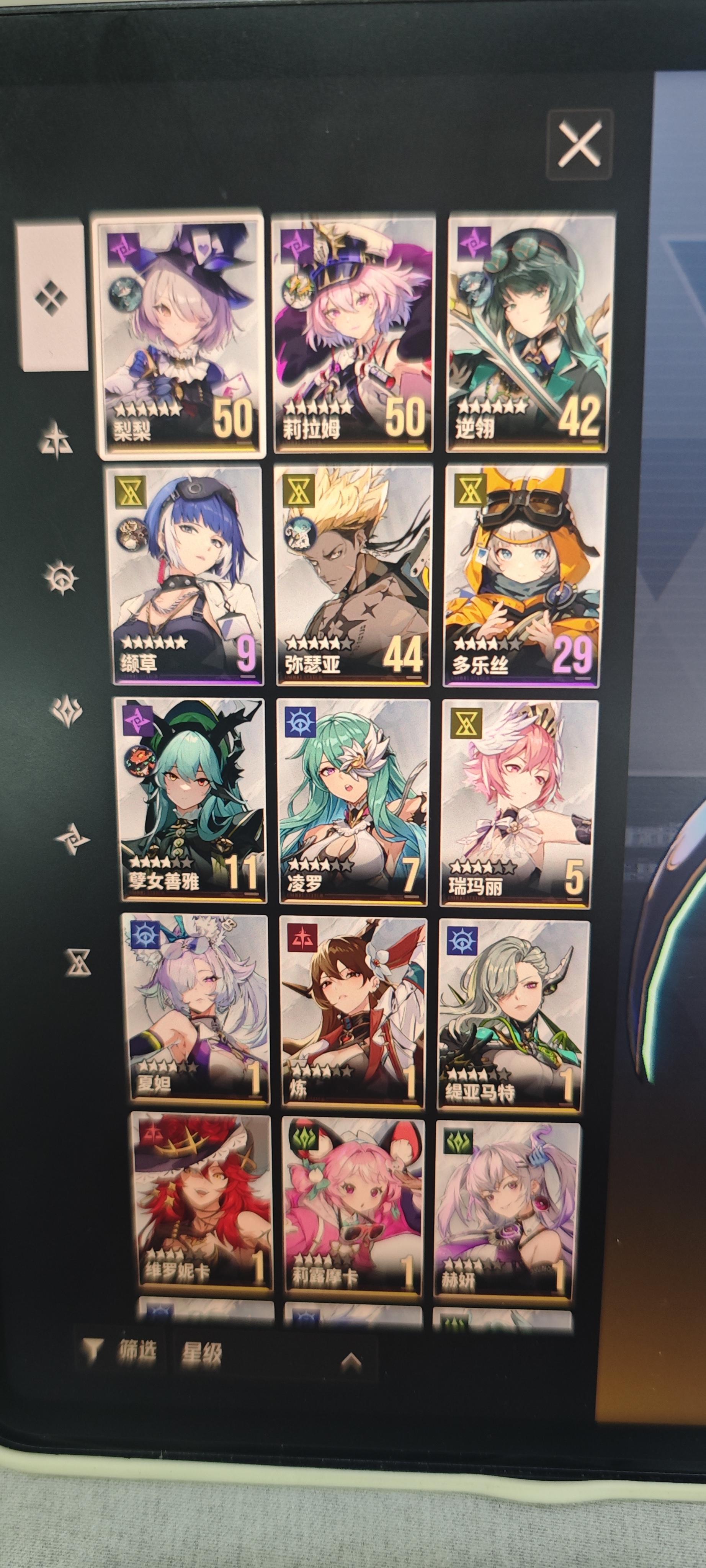Screen dimensions: 706x1568
Task: Tap the element icon on 梨梨's card
Action: [x=123, y=250]
